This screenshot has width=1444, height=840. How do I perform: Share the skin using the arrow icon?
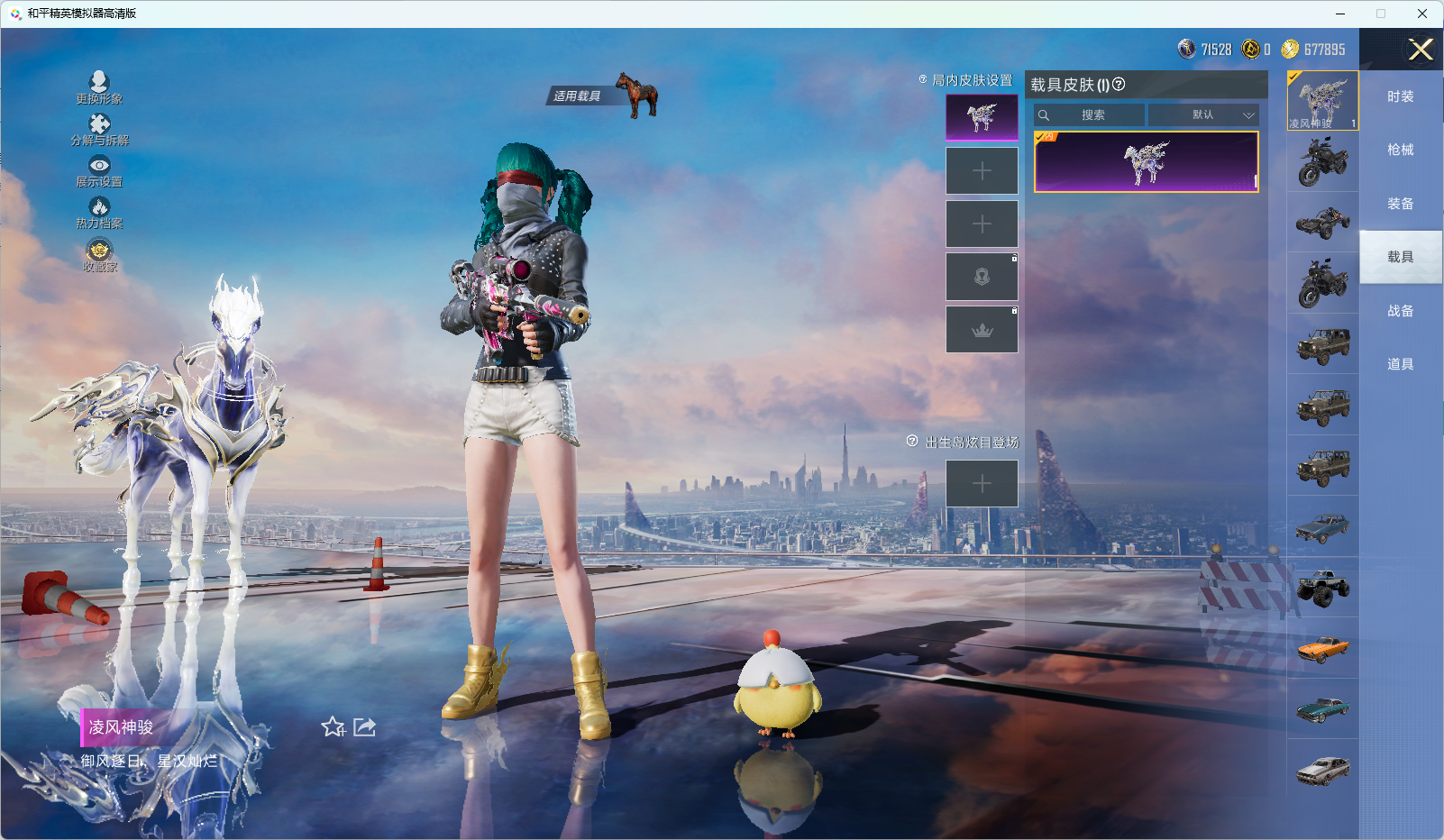[x=364, y=727]
